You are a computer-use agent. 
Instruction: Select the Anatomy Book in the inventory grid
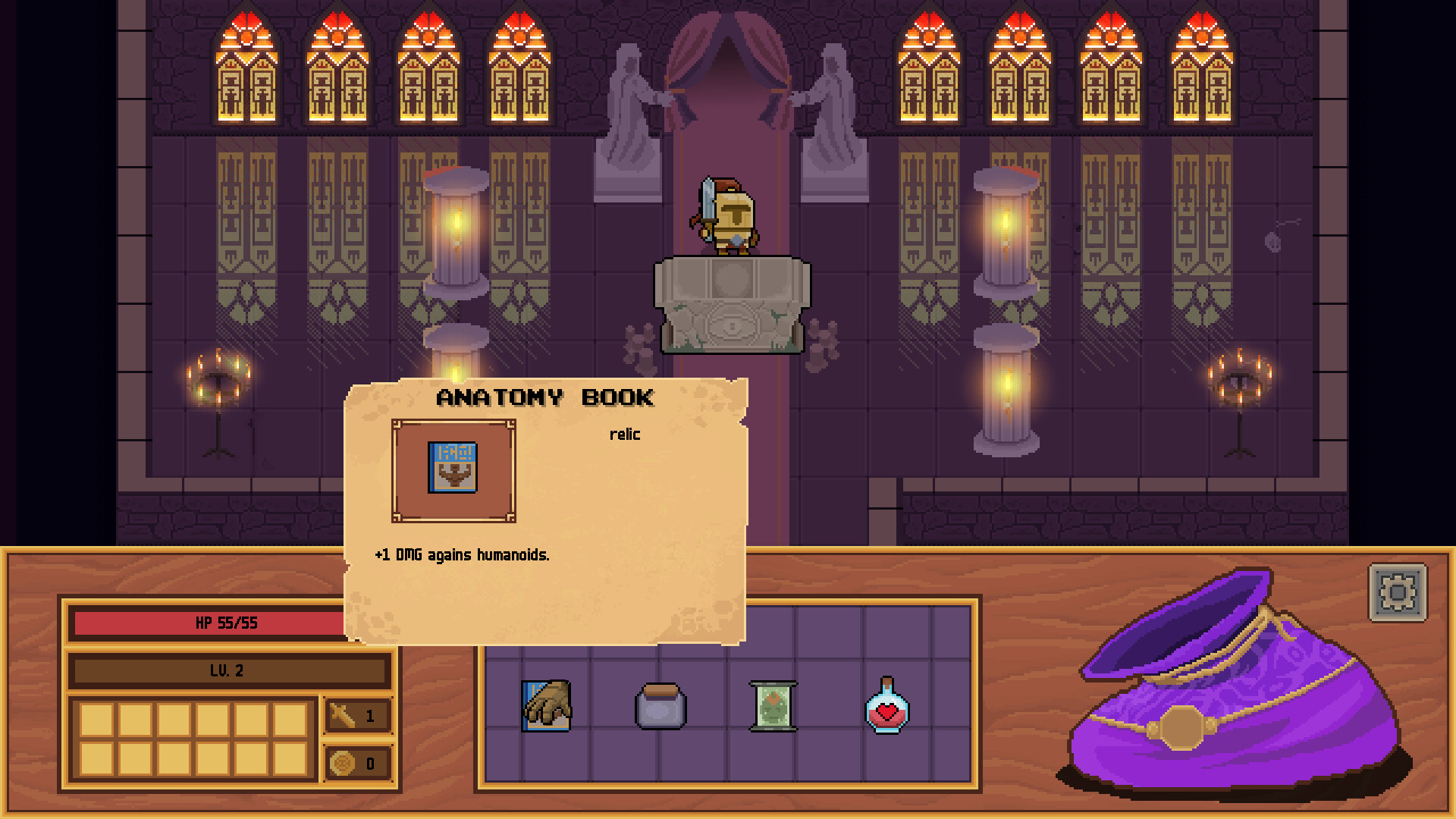(x=546, y=707)
